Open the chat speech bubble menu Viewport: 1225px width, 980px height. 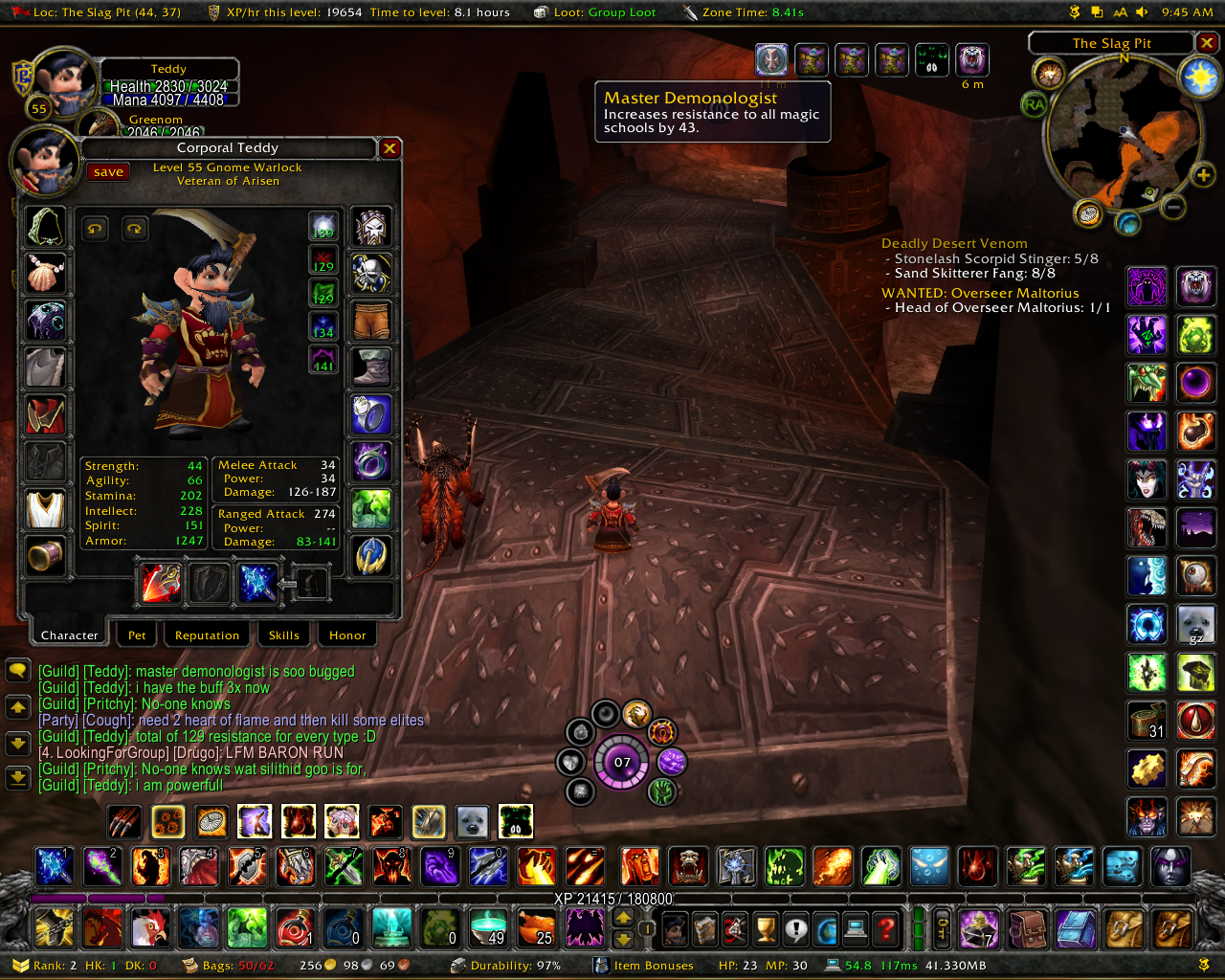coord(18,670)
